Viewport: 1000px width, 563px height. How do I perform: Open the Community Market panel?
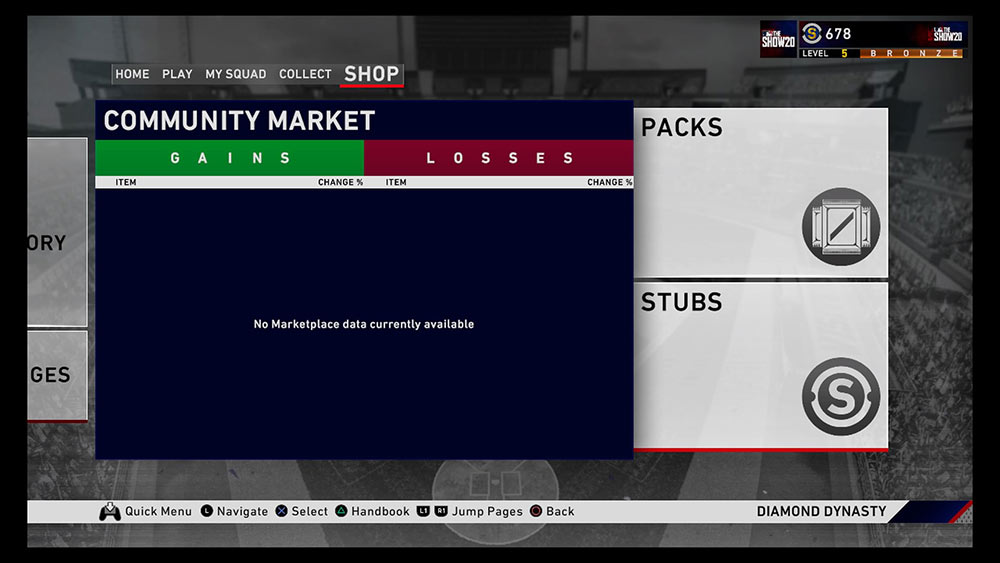point(364,300)
